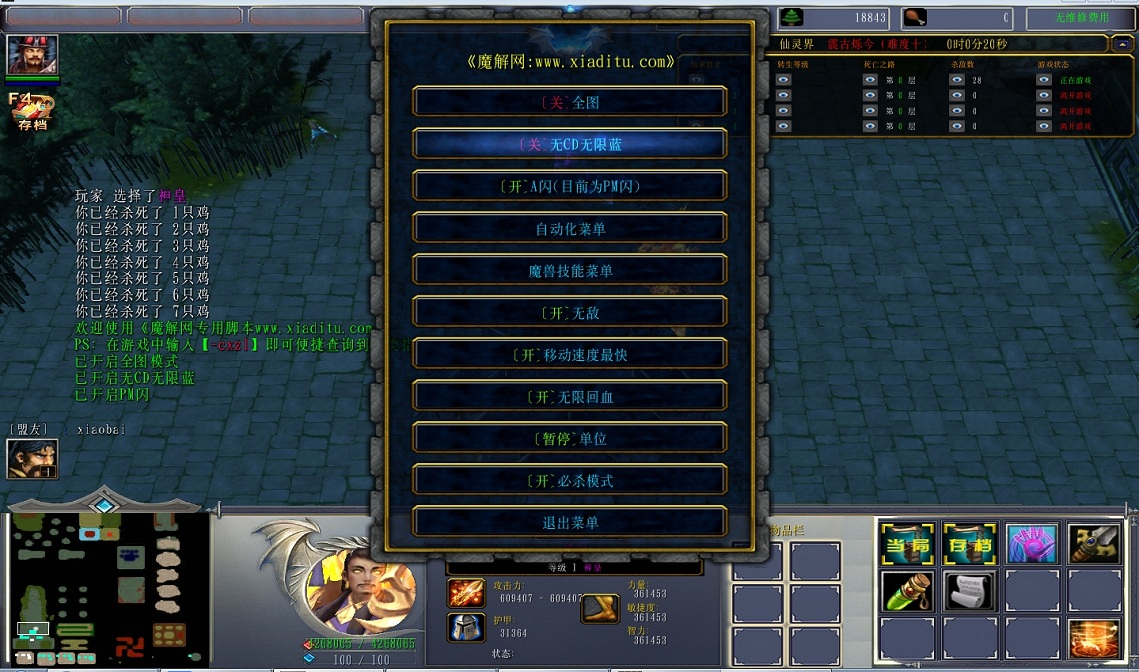Select the 无CD无限蓝 menu entry
This screenshot has width=1139, height=672.
[570, 144]
